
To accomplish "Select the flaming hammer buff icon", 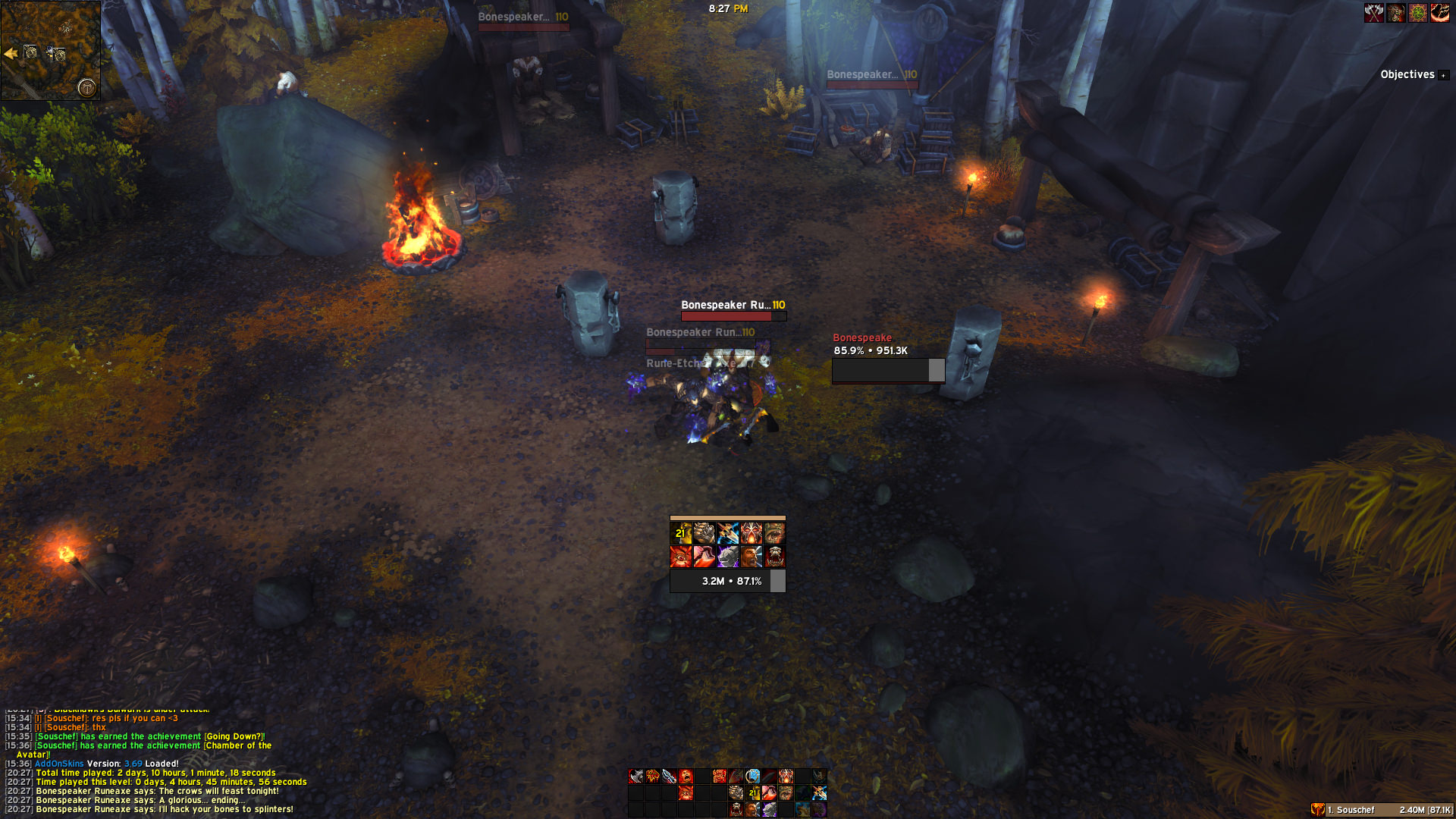I will (x=1439, y=13).
